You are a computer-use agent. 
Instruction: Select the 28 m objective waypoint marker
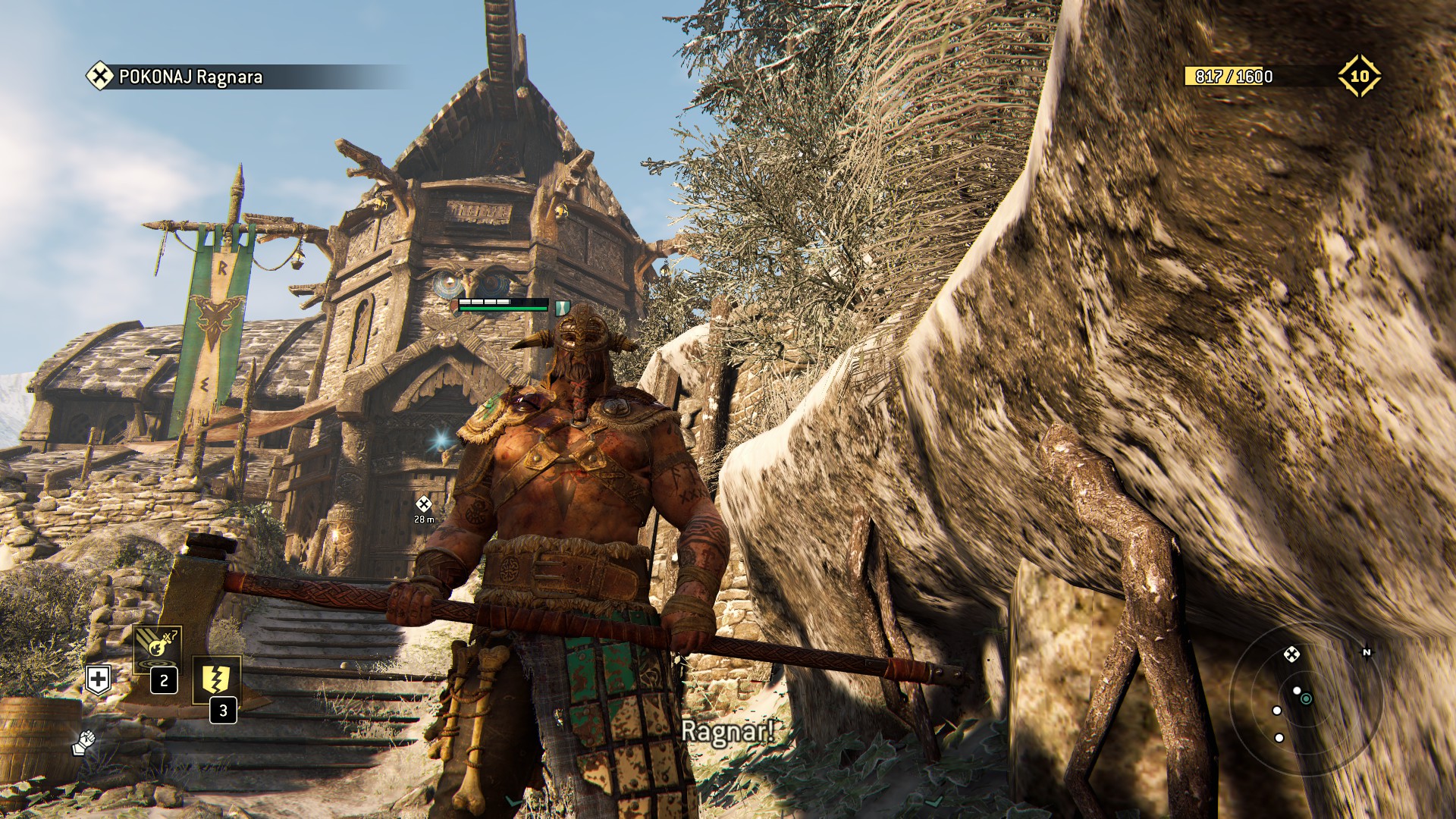click(424, 504)
